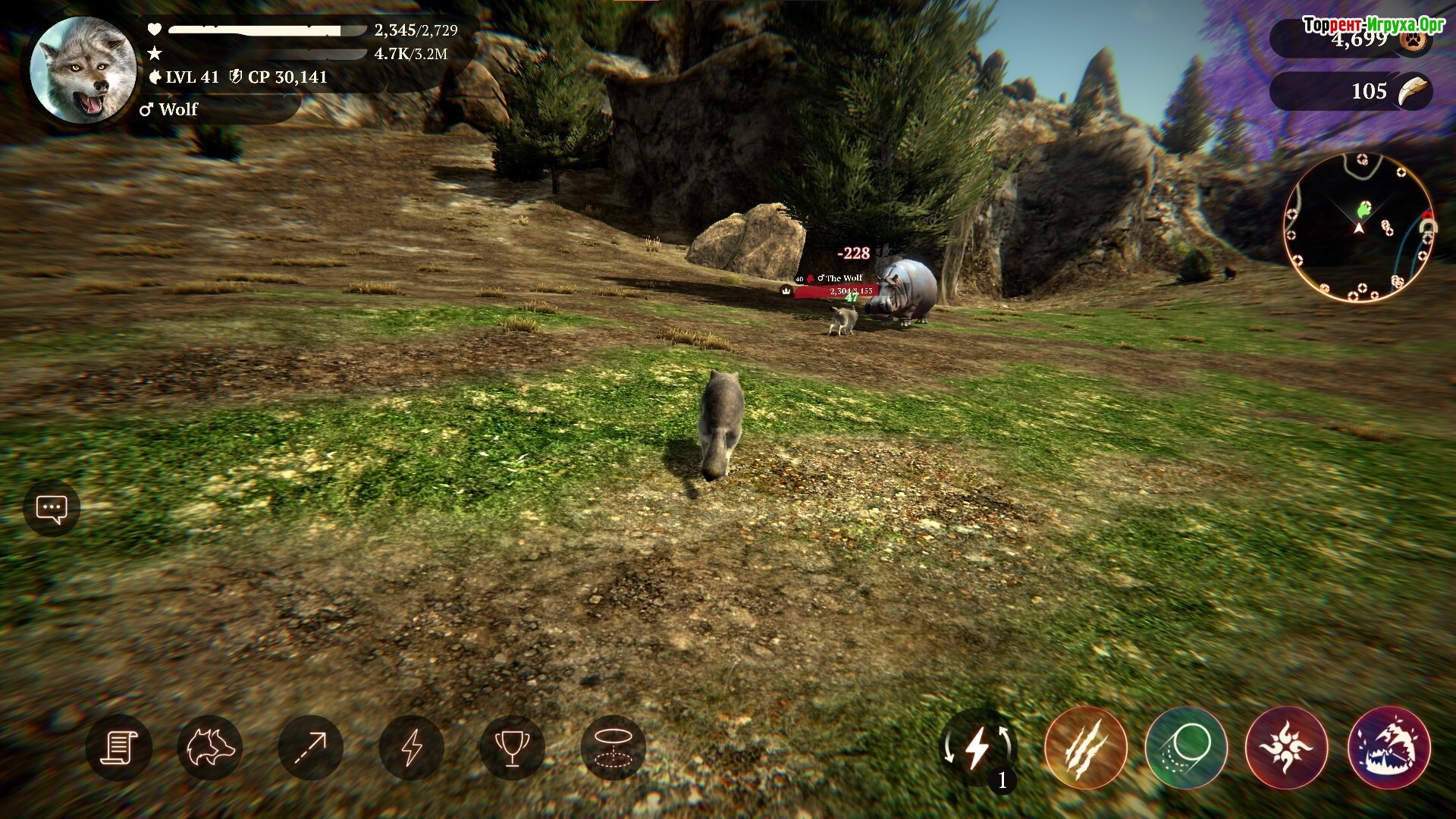Open the circular minimap
This screenshot has height=819, width=1456.
pos(1359,226)
